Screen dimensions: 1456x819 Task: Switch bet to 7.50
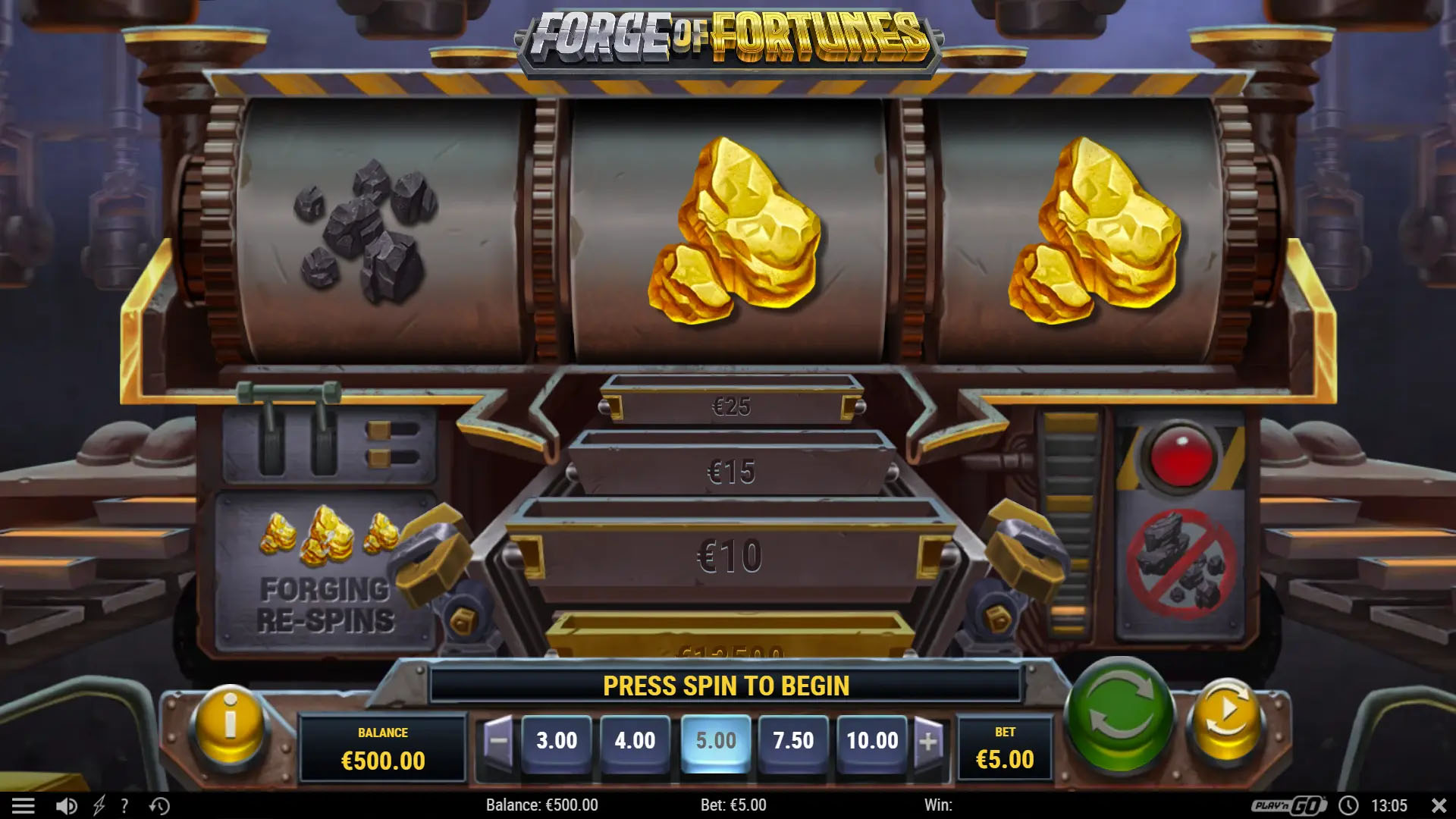pyautogui.click(x=794, y=741)
